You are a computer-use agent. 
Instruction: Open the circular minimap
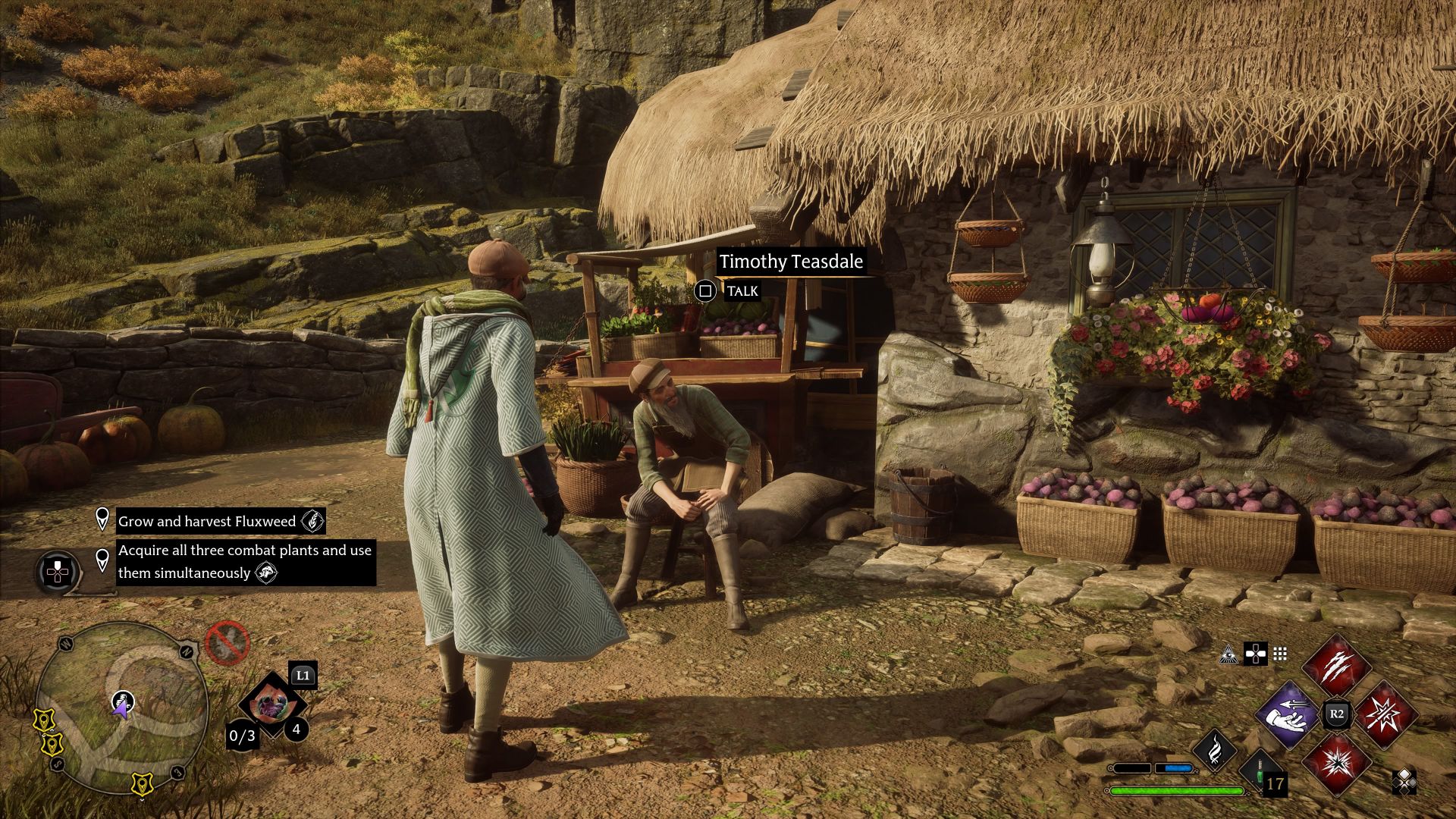(x=121, y=707)
